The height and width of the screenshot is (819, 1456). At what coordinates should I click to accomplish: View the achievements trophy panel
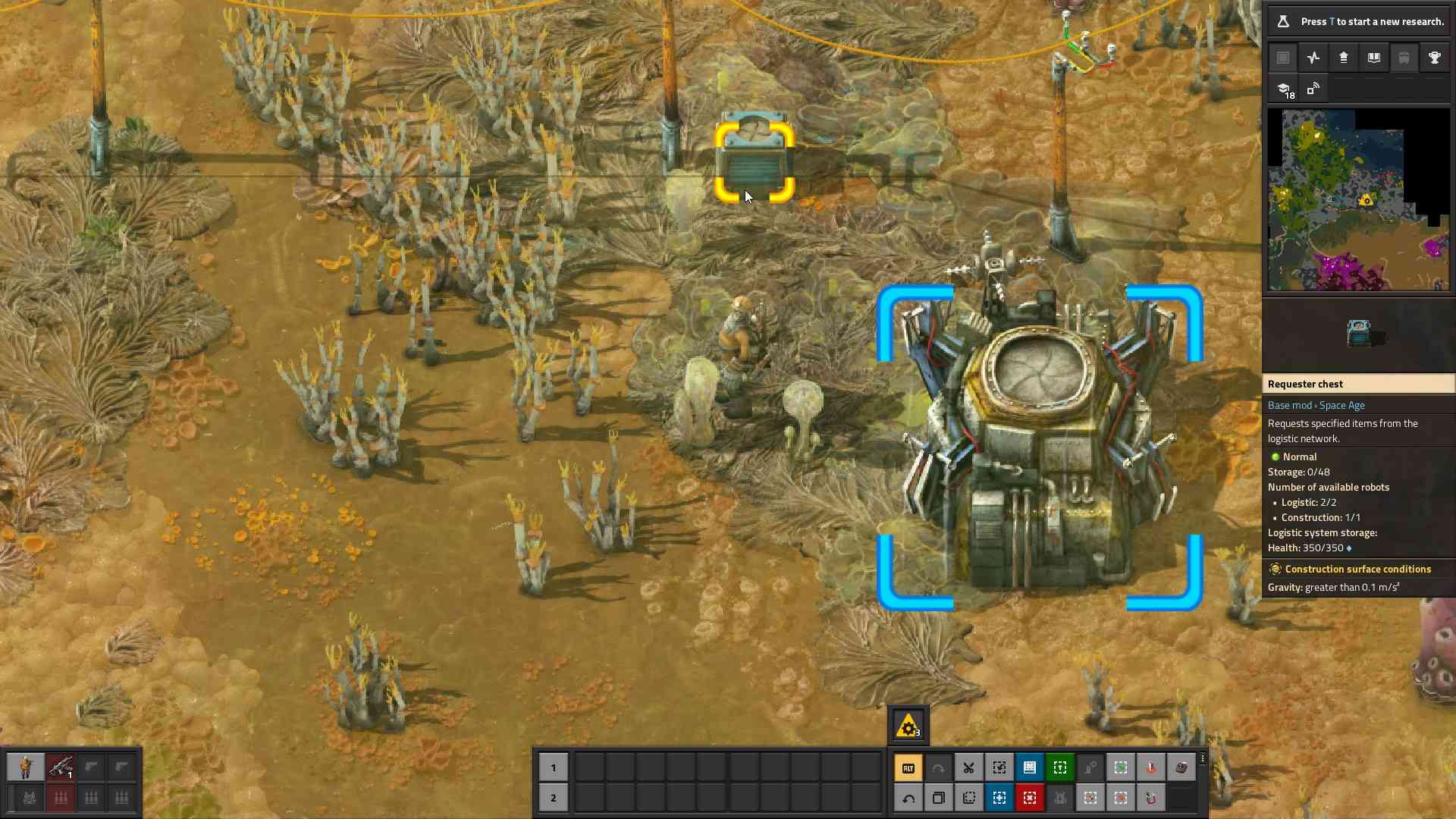click(x=1435, y=58)
